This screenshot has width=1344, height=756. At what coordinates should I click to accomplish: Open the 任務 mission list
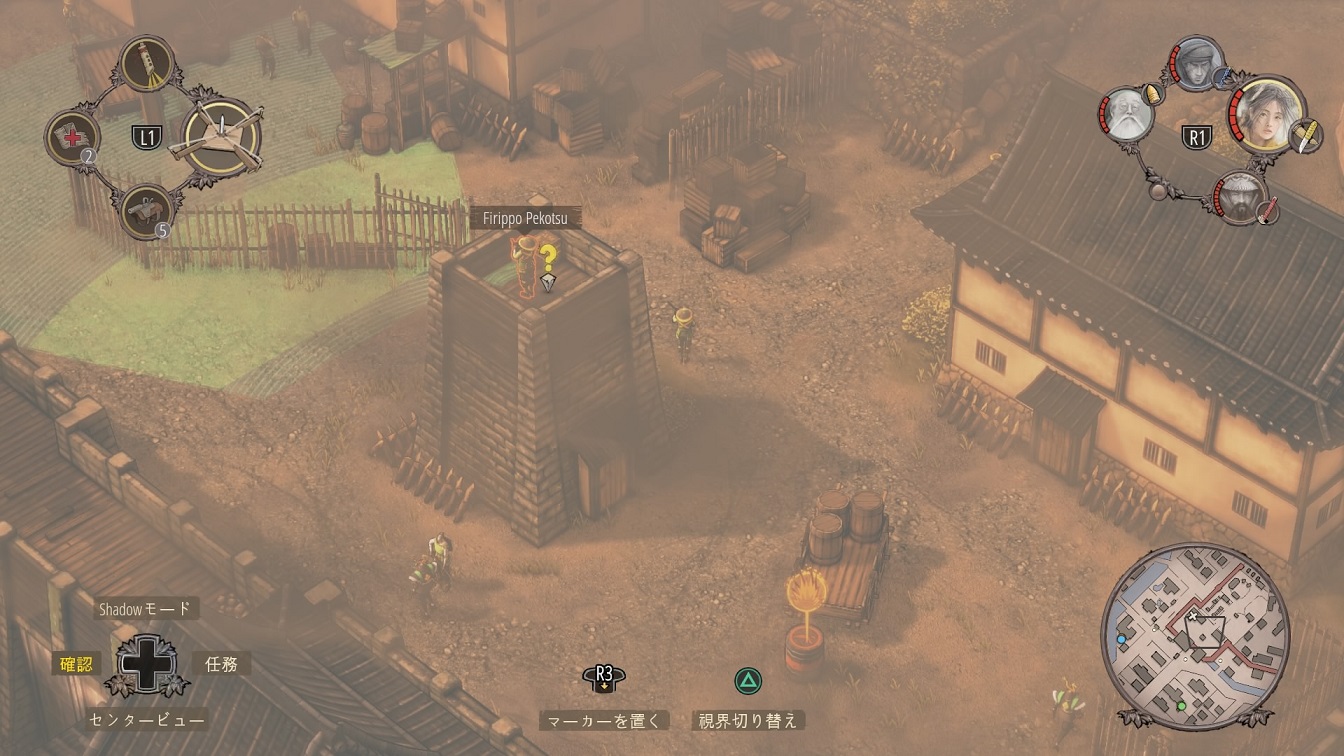[x=221, y=663]
